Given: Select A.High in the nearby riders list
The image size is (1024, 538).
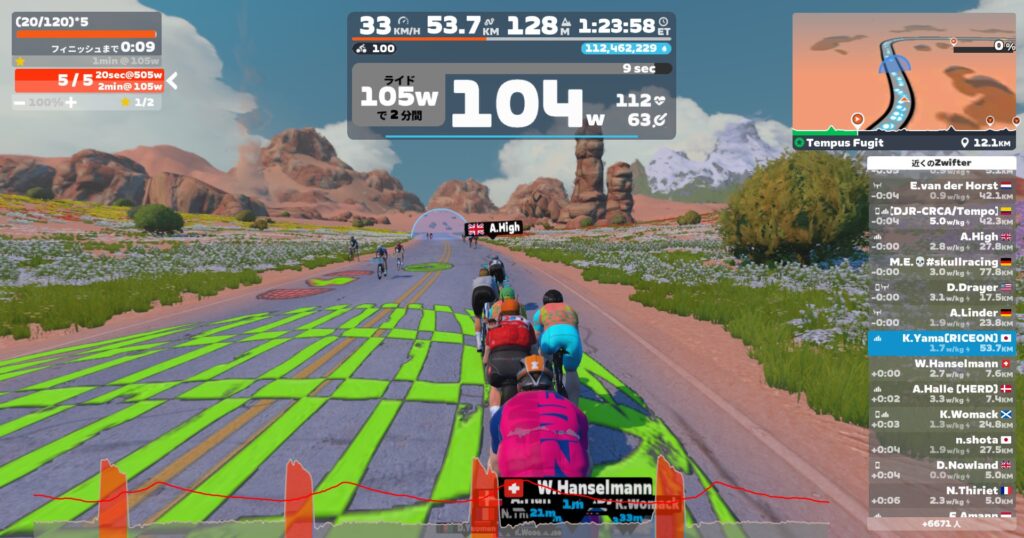Looking at the screenshot, I should click(941, 242).
